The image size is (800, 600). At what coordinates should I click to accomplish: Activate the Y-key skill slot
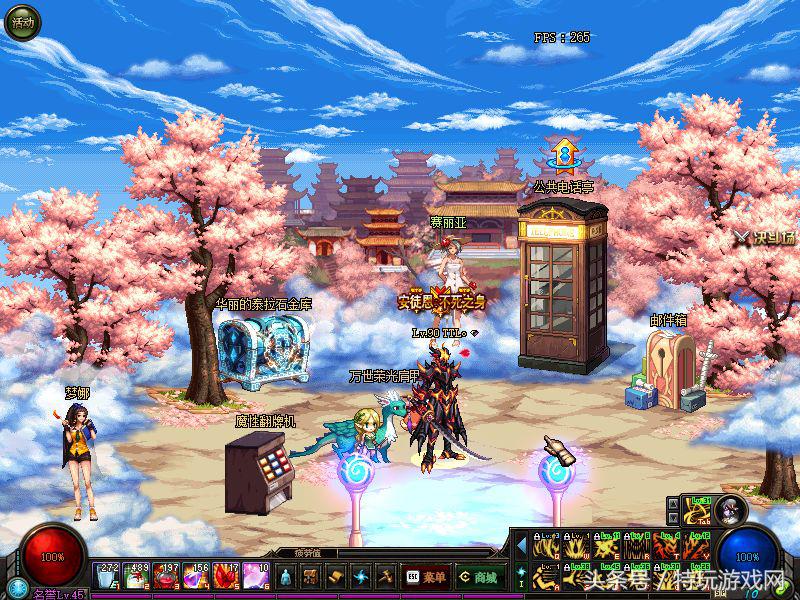tap(696, 546)
